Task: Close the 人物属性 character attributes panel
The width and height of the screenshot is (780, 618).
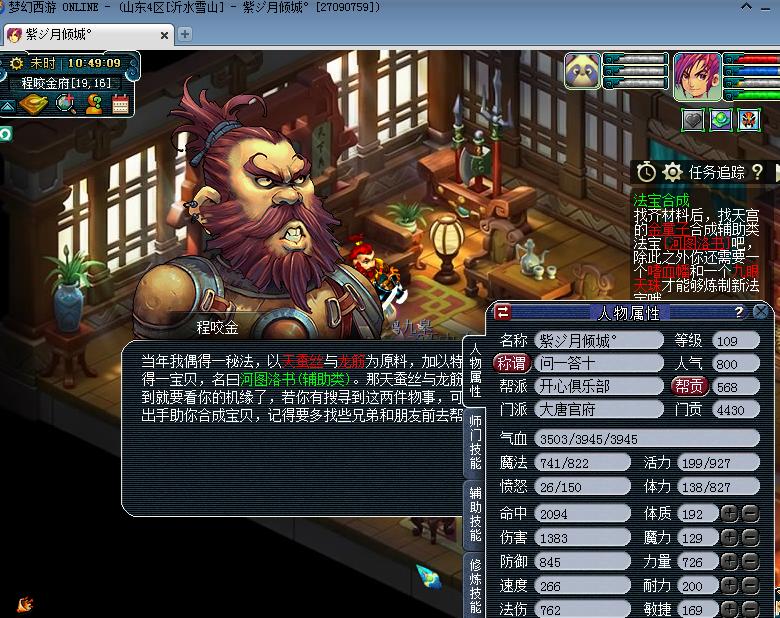Action: 762,312
